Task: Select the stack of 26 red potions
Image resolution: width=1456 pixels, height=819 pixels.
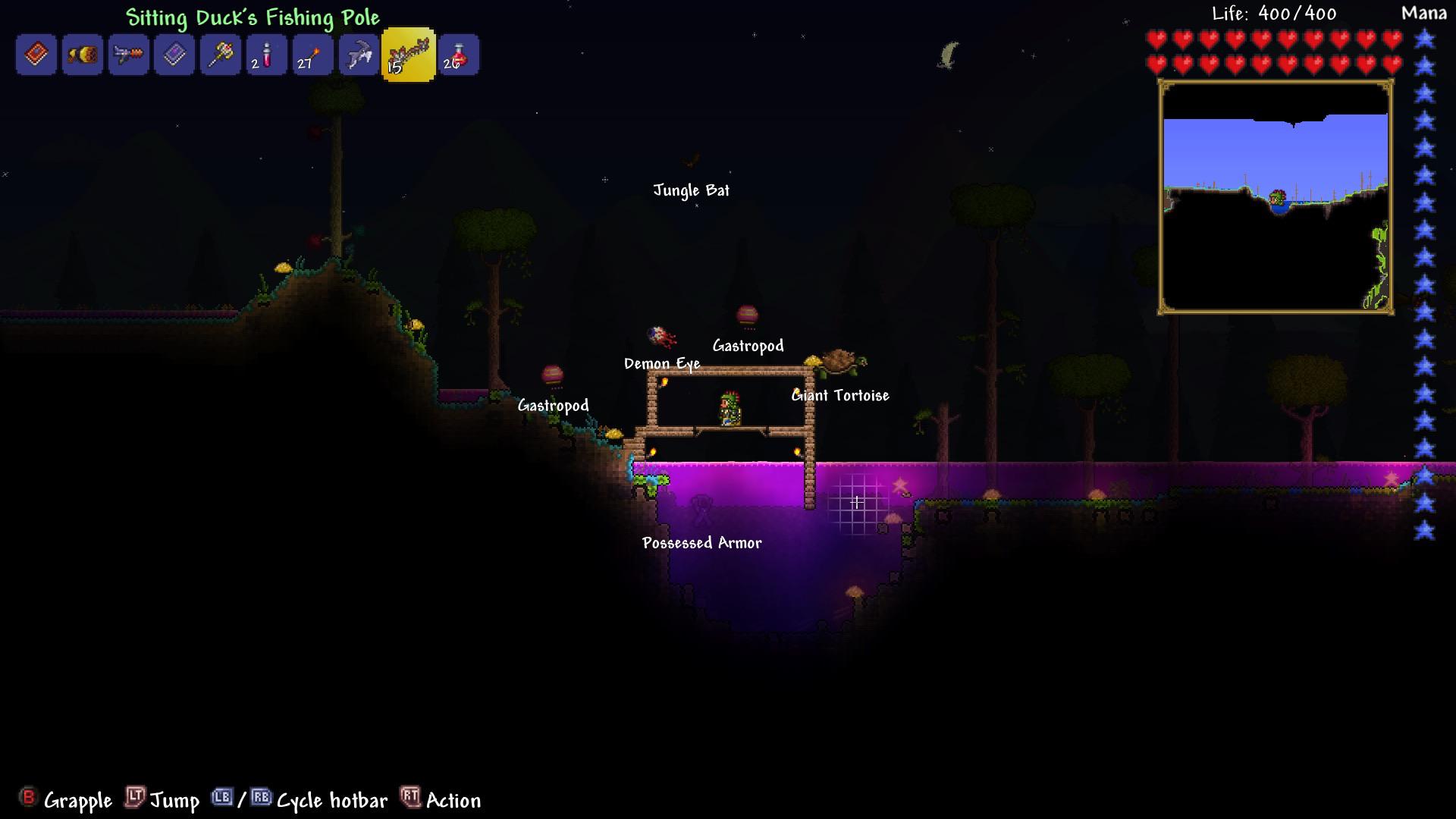Action: [x=458, y=54]
